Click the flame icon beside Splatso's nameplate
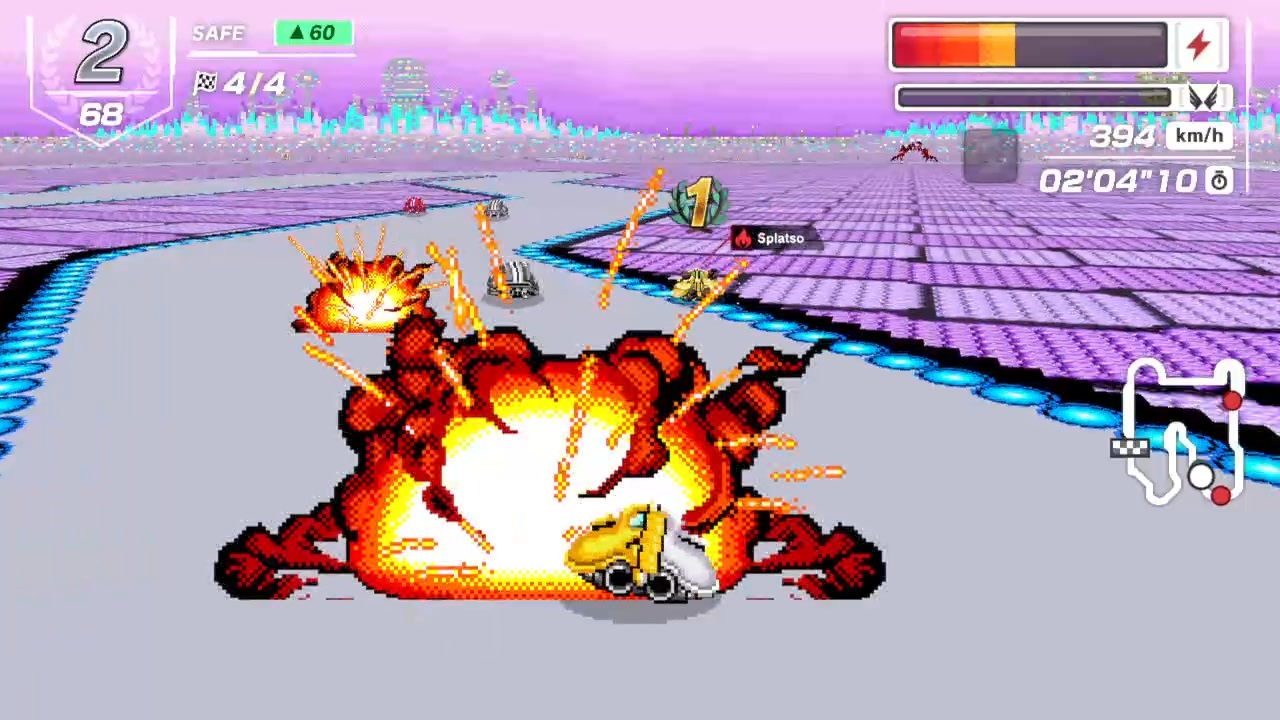This screenshot has width=1280, height=720. click(x=741, y=238)
